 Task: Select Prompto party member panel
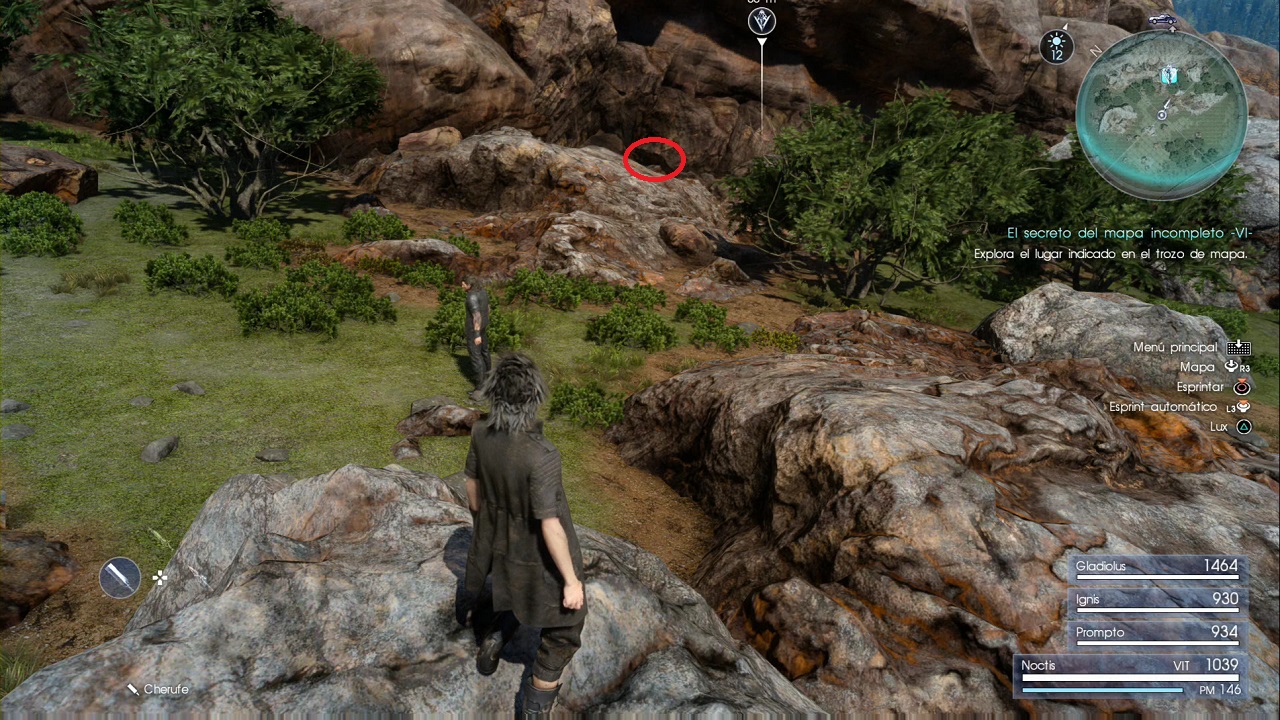[1156, 633]
